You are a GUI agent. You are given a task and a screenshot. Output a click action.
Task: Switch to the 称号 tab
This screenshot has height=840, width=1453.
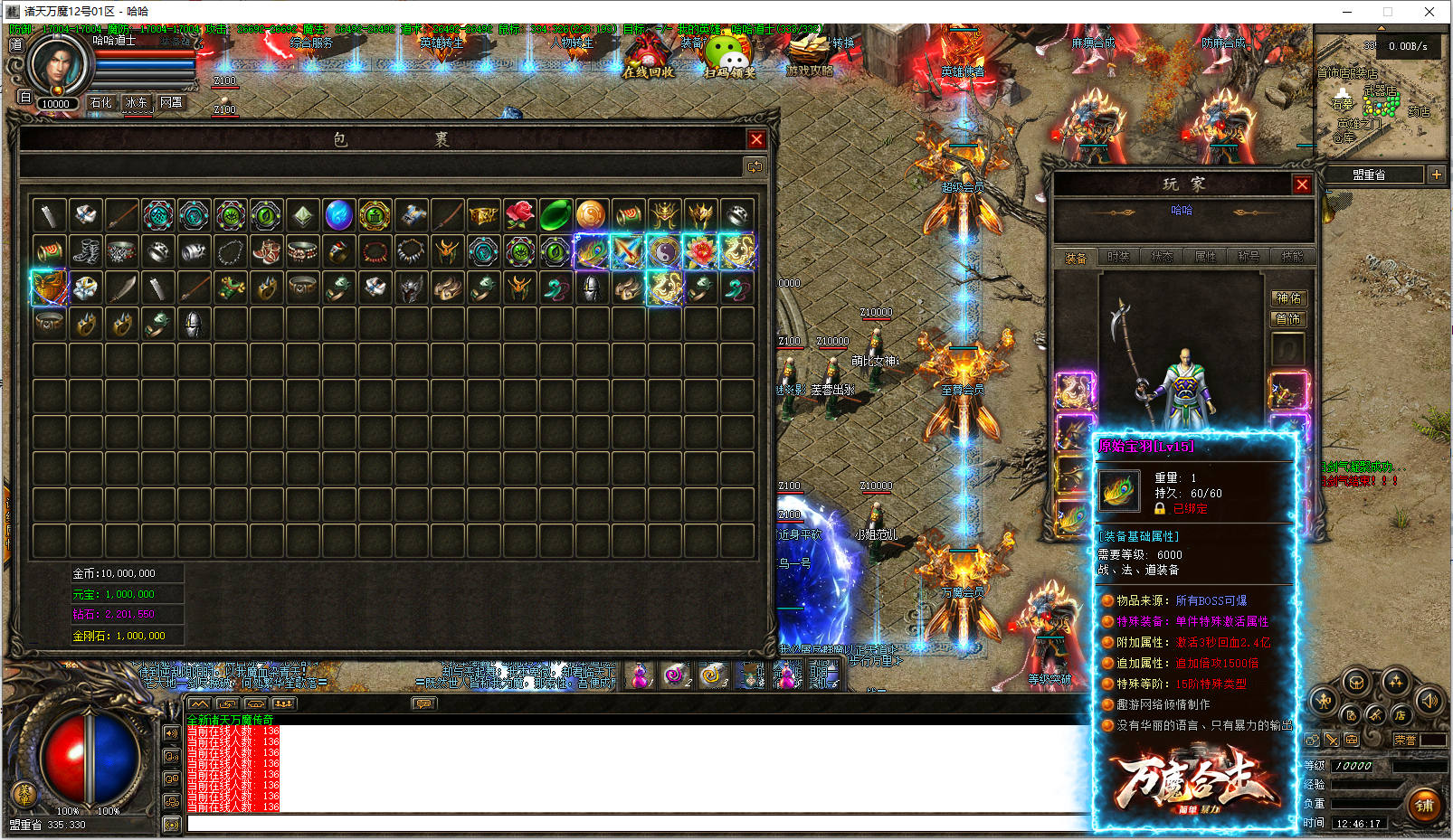coord(1249,258)
